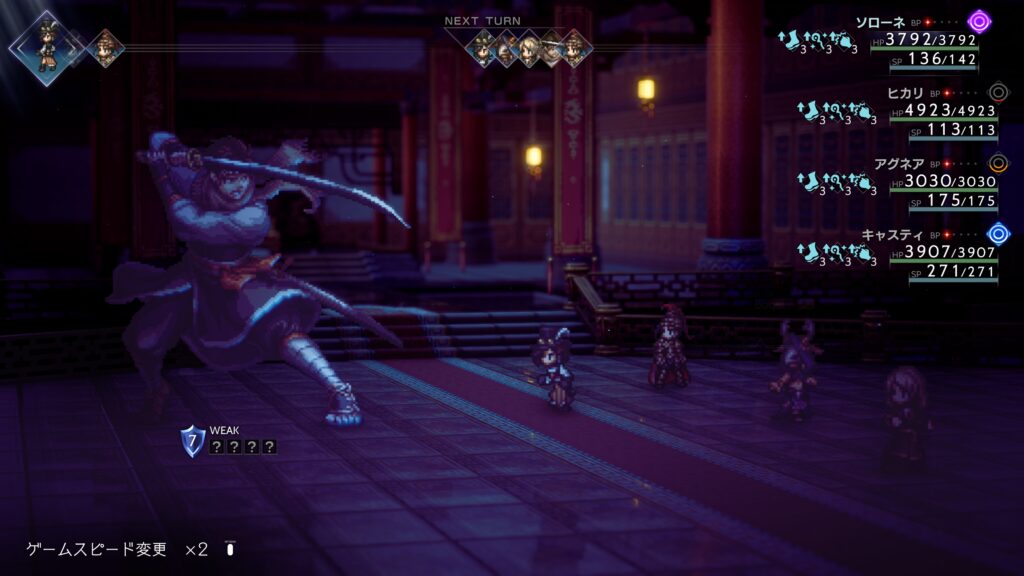Choose キャスティ in the party list
The height and width of the screenshot is (576, 1024).
point(886,235)
